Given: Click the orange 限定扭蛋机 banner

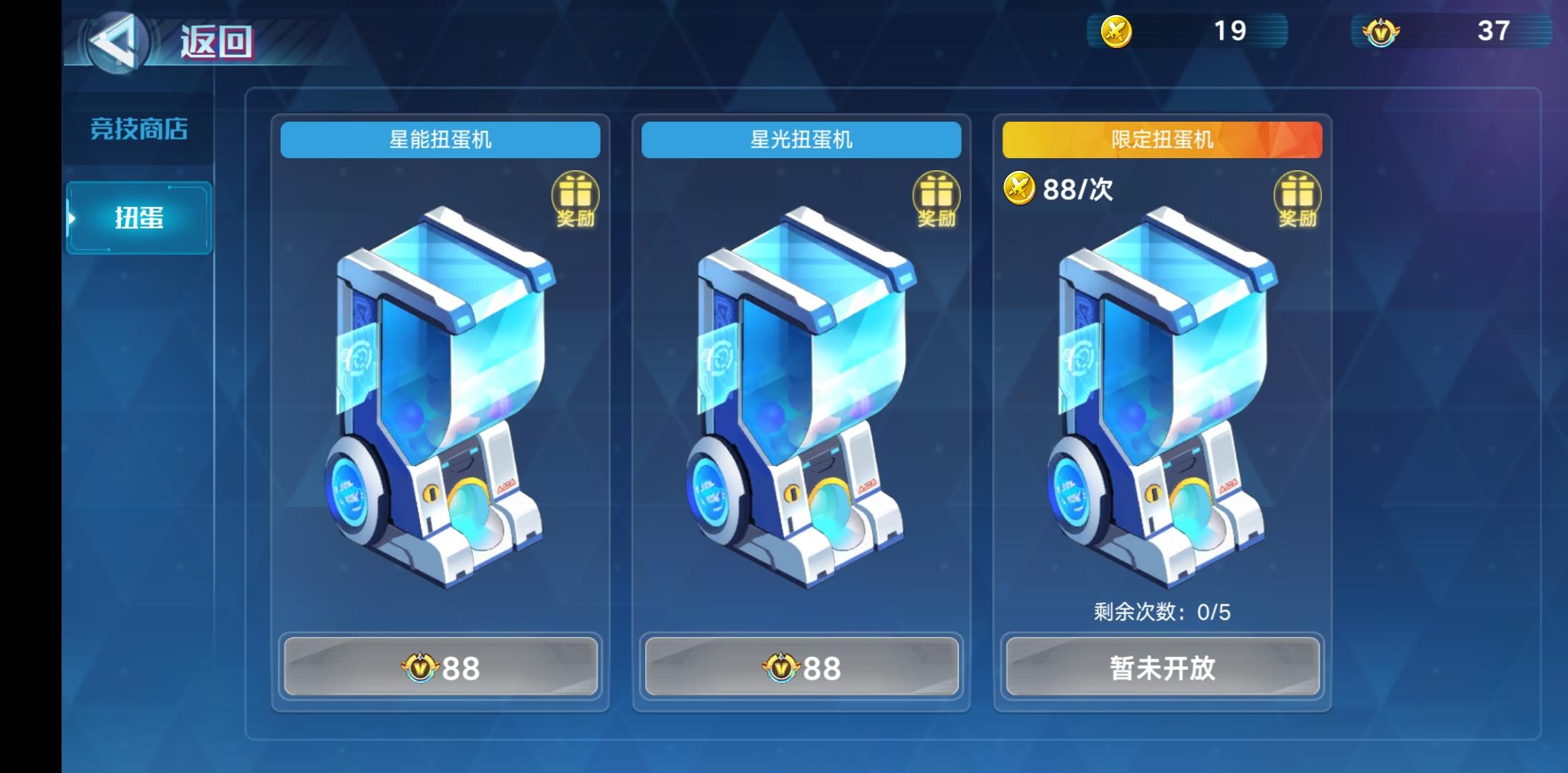Looking at the screenshot, I should (x=1162, y=139).
